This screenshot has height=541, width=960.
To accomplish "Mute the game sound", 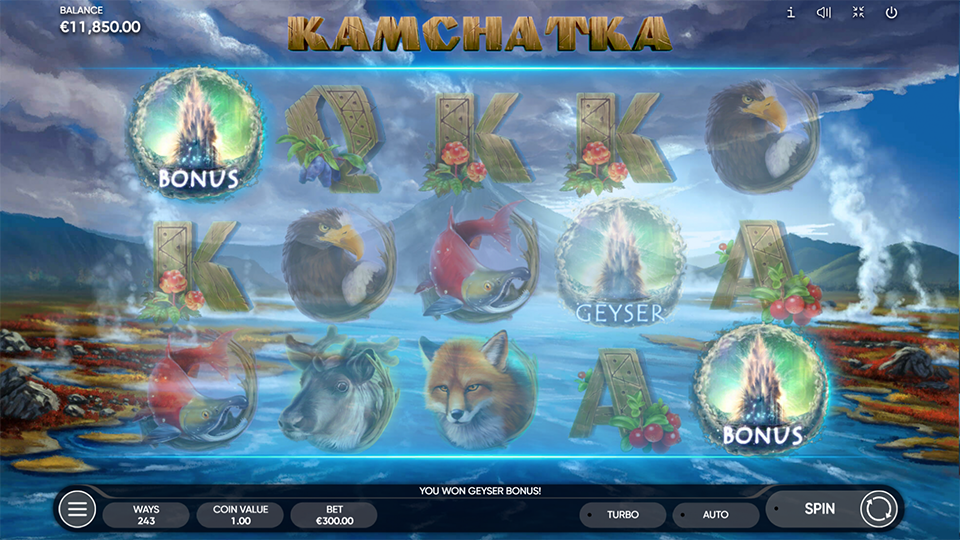I will point(824,13).
